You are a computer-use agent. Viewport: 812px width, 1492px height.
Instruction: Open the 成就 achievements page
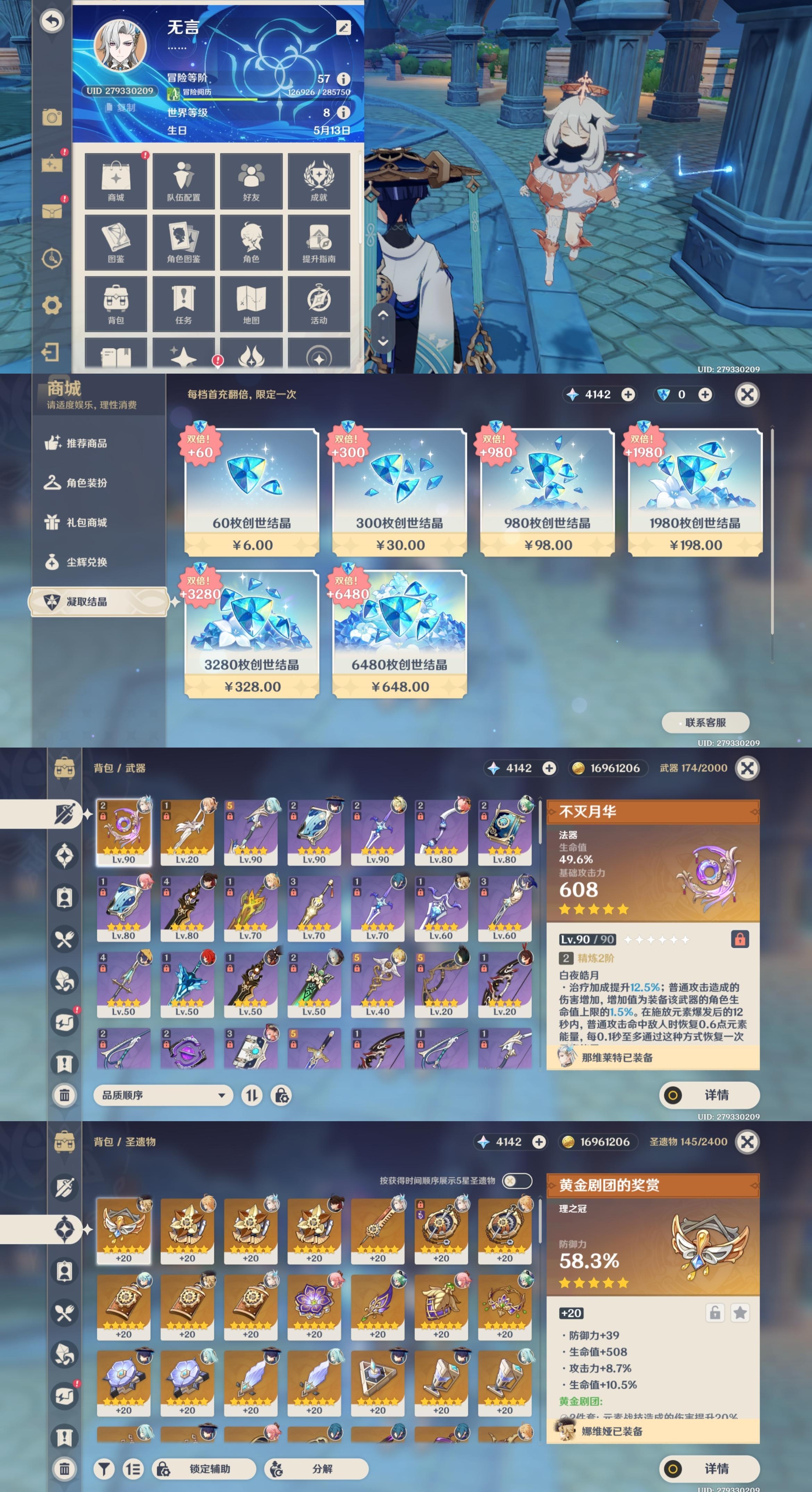point(319,181)
